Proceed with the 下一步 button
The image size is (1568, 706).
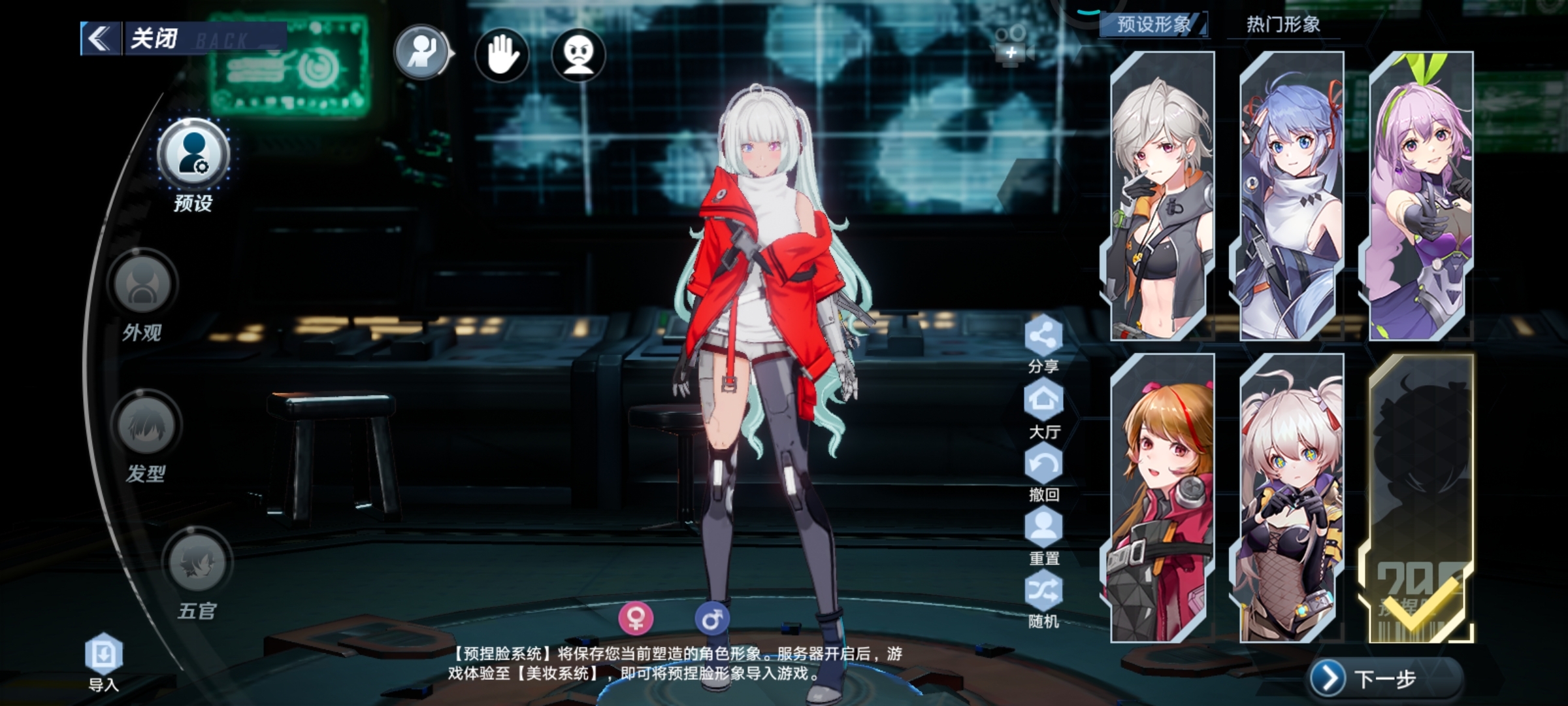pyautogui.click(x=1384, y=679)
